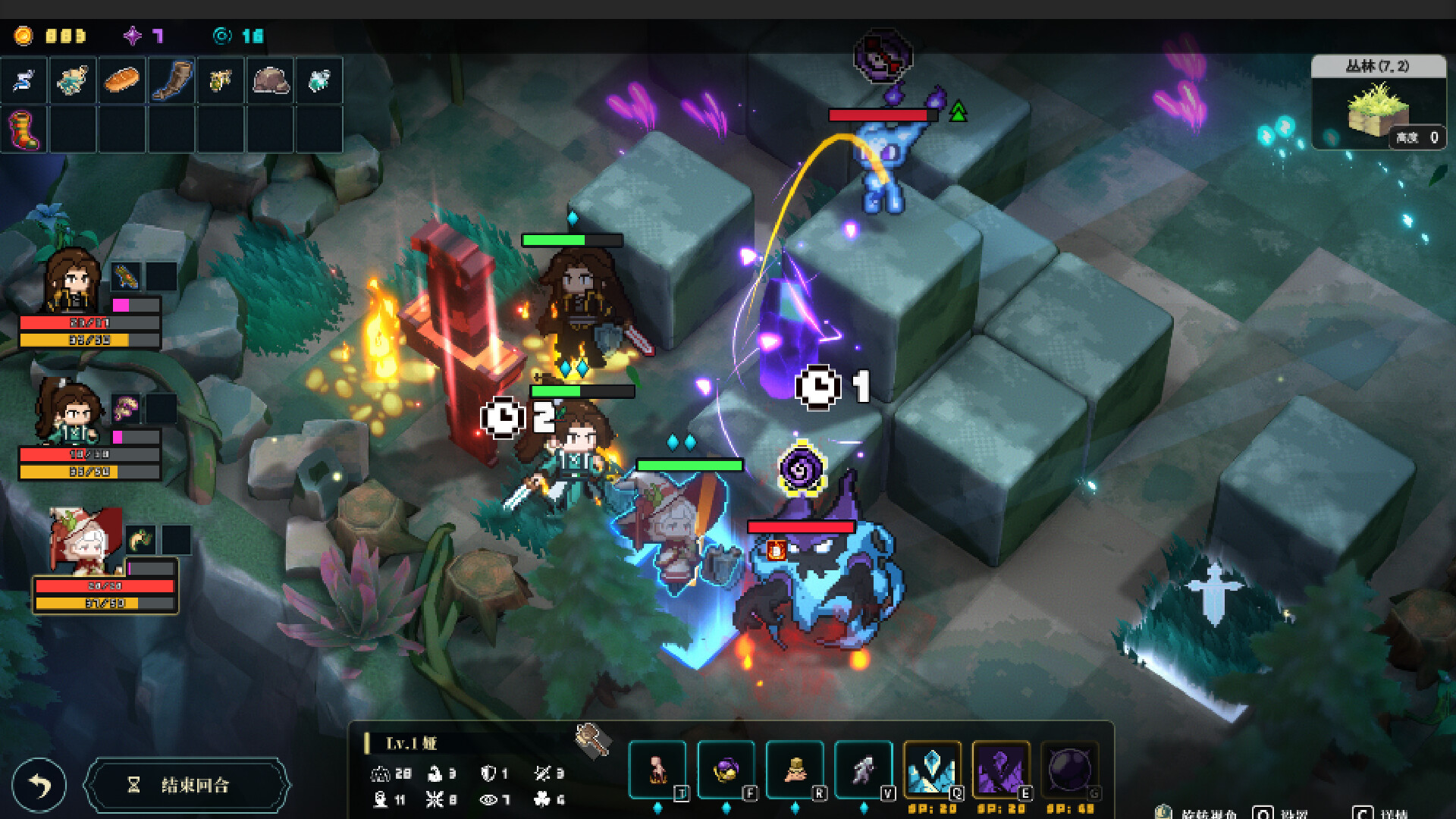Select the pale doll with teal cloth
Image resolution: width=1456 pixels, height=819 pixels.
pyautogui.click(x=72, y=80)
